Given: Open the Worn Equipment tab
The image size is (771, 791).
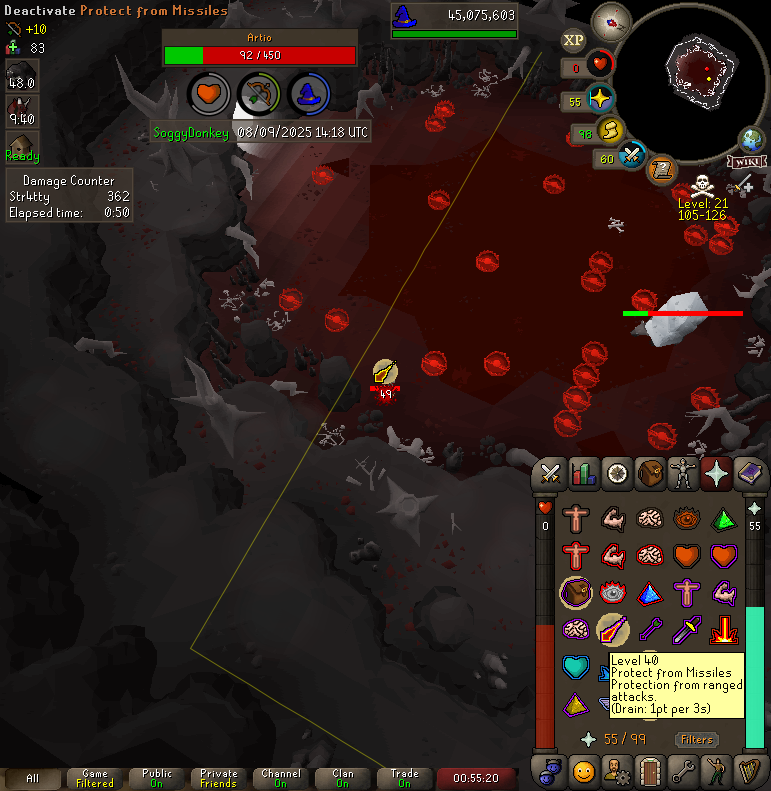Looking at the screenshot, I should click(x=685, y=473).
